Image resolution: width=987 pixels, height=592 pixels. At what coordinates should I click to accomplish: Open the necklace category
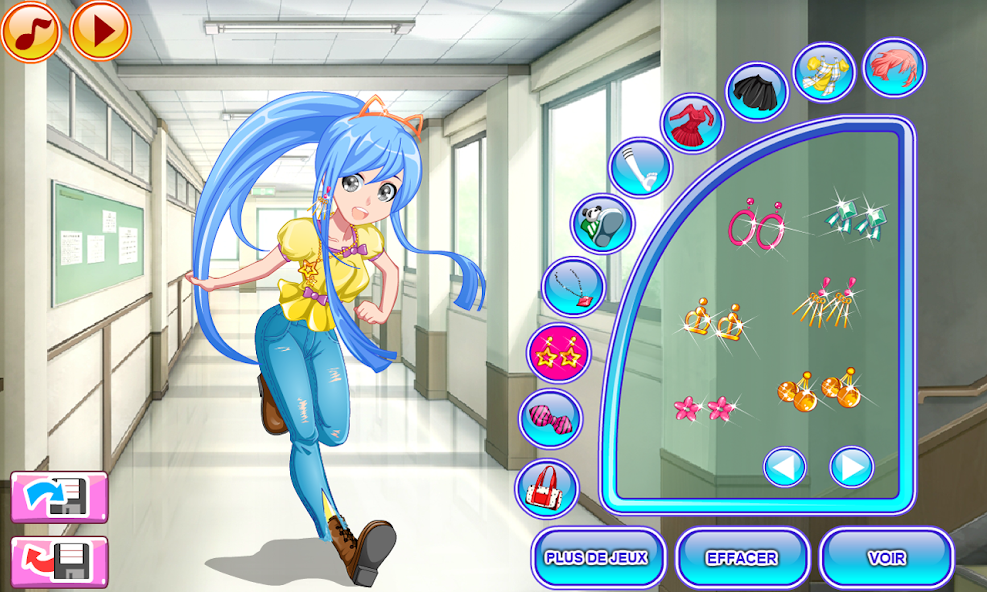point(573,287)
